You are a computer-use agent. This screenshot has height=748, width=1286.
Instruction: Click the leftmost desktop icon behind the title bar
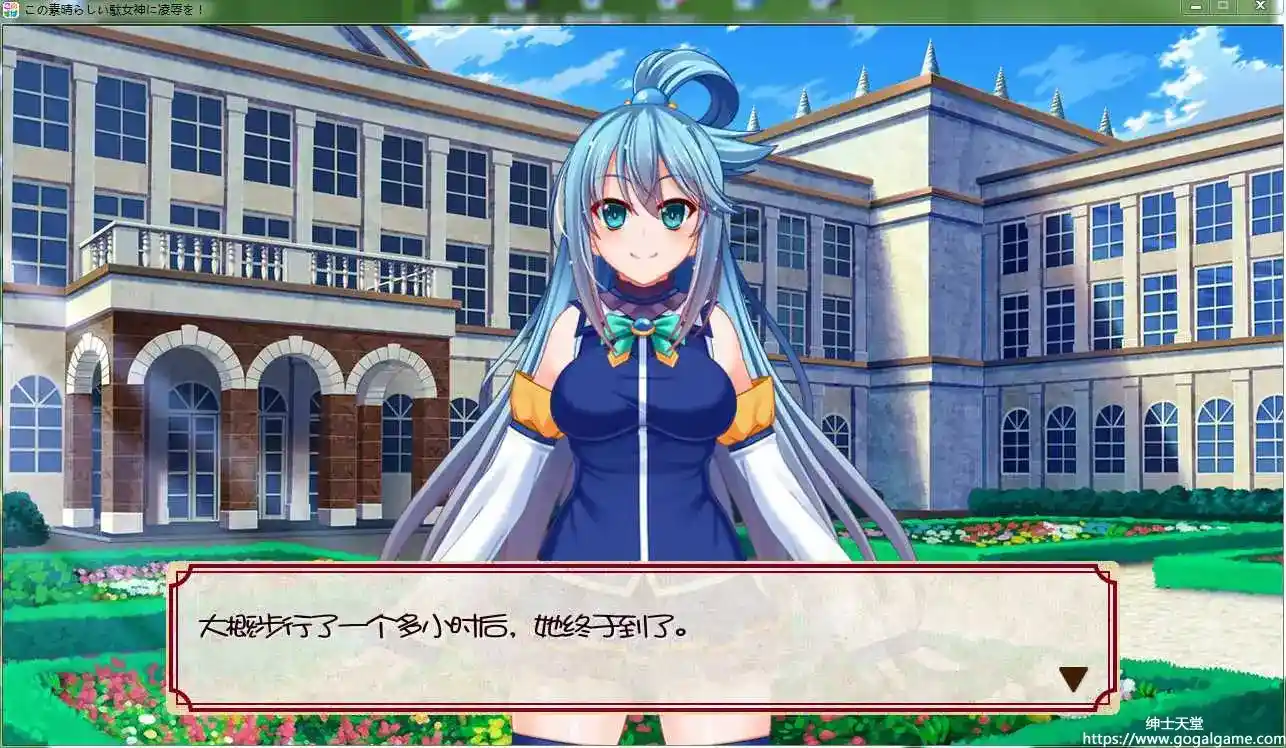pos(440,5)
